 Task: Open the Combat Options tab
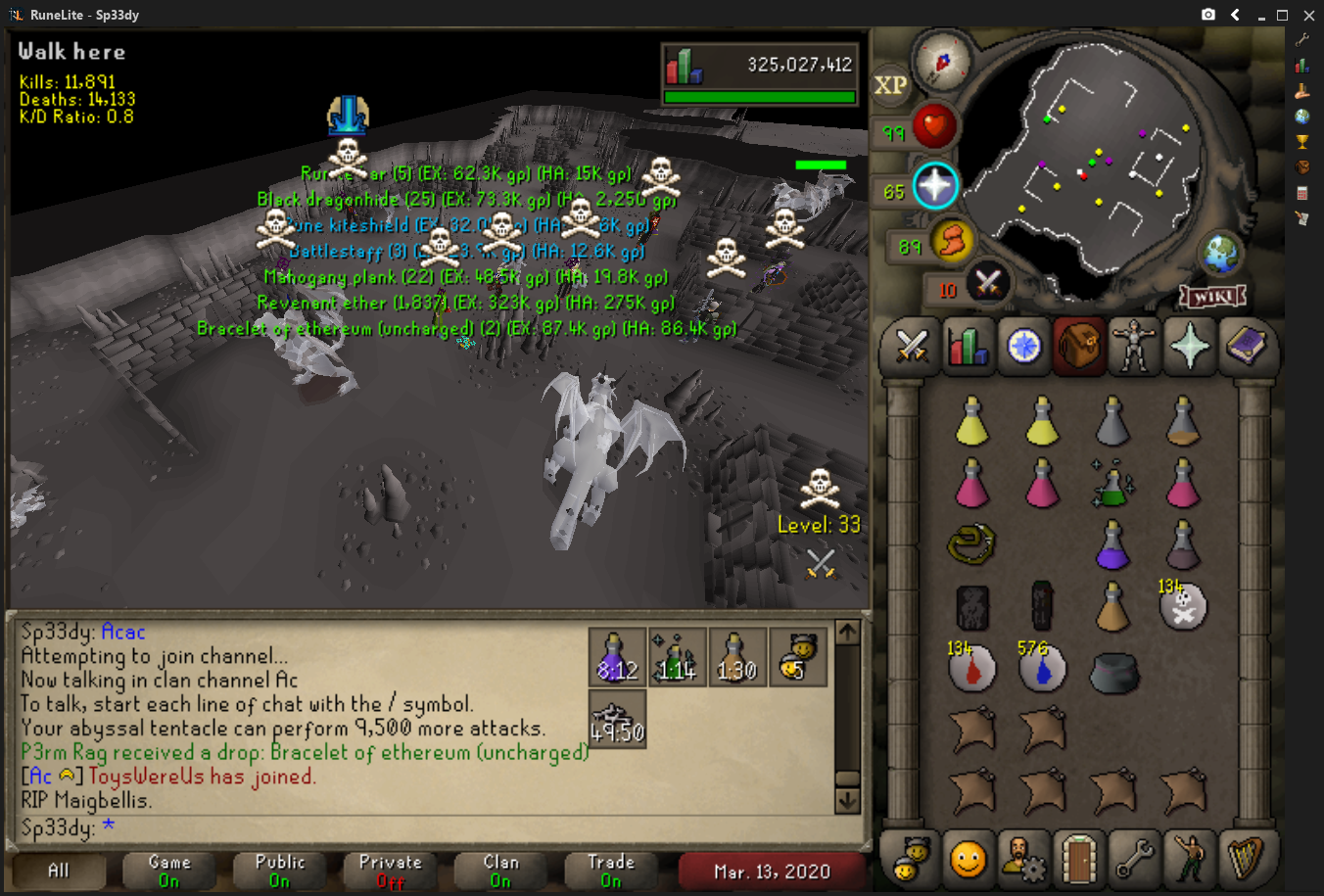[912, 346]
